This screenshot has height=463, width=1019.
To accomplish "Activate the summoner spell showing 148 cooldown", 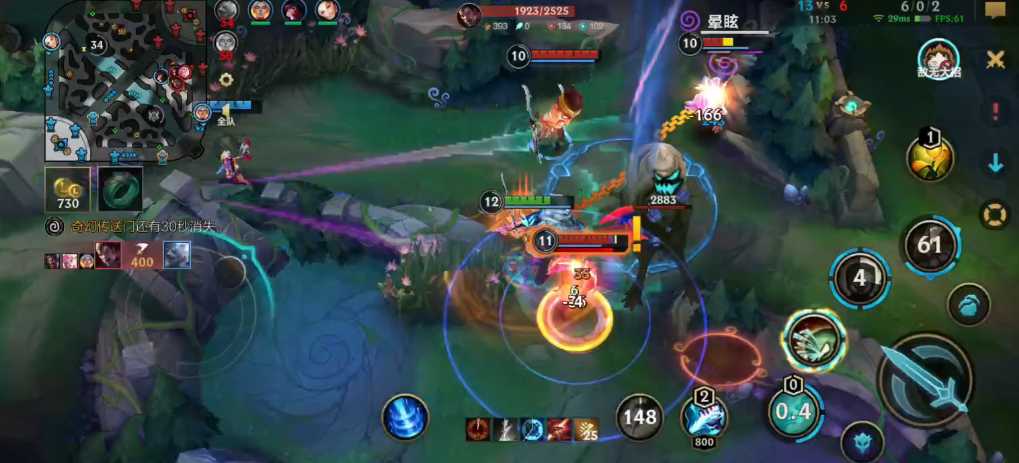I will point(638,417).
